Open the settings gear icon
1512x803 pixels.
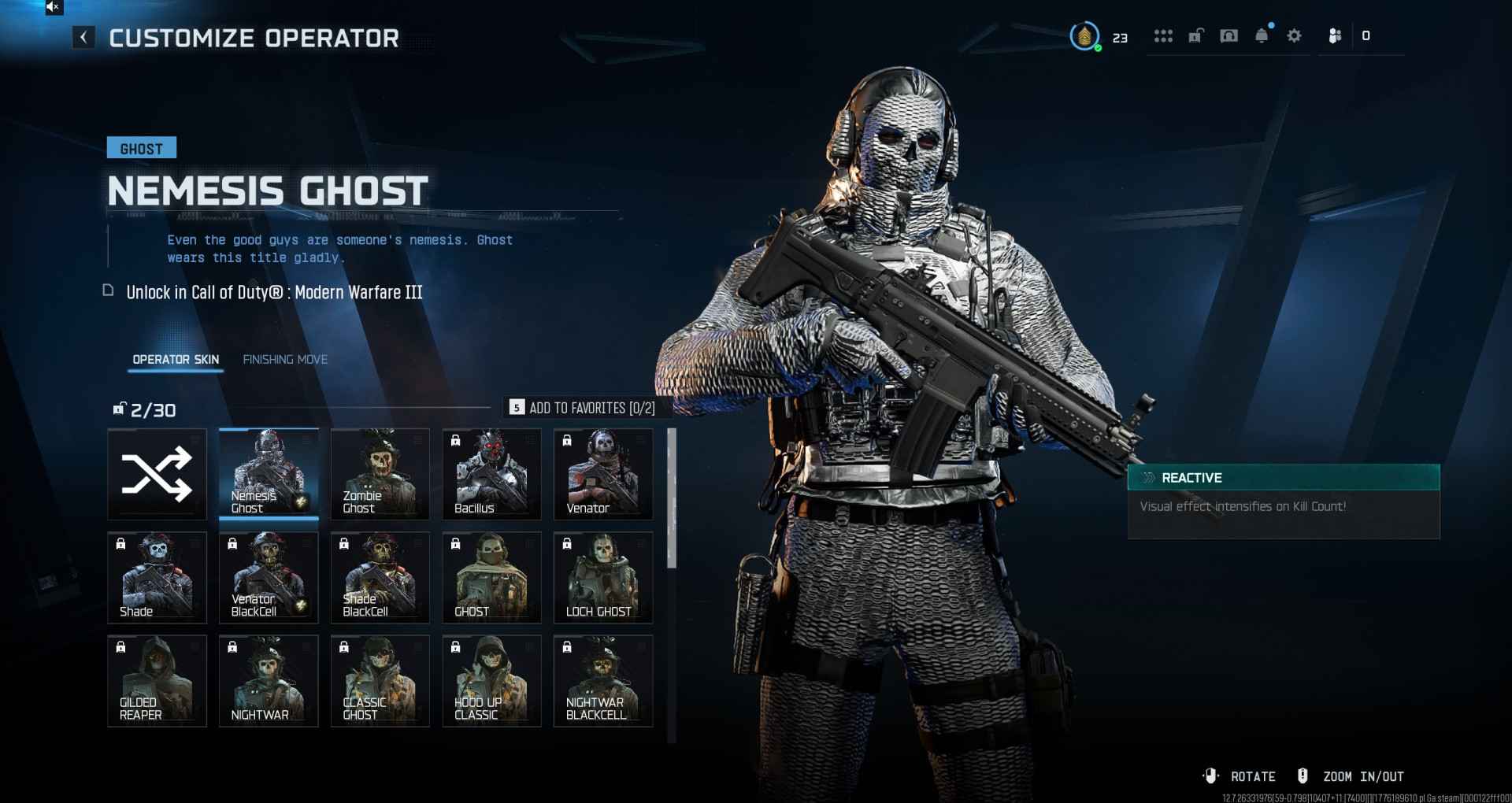click(x=1294, y=36)
